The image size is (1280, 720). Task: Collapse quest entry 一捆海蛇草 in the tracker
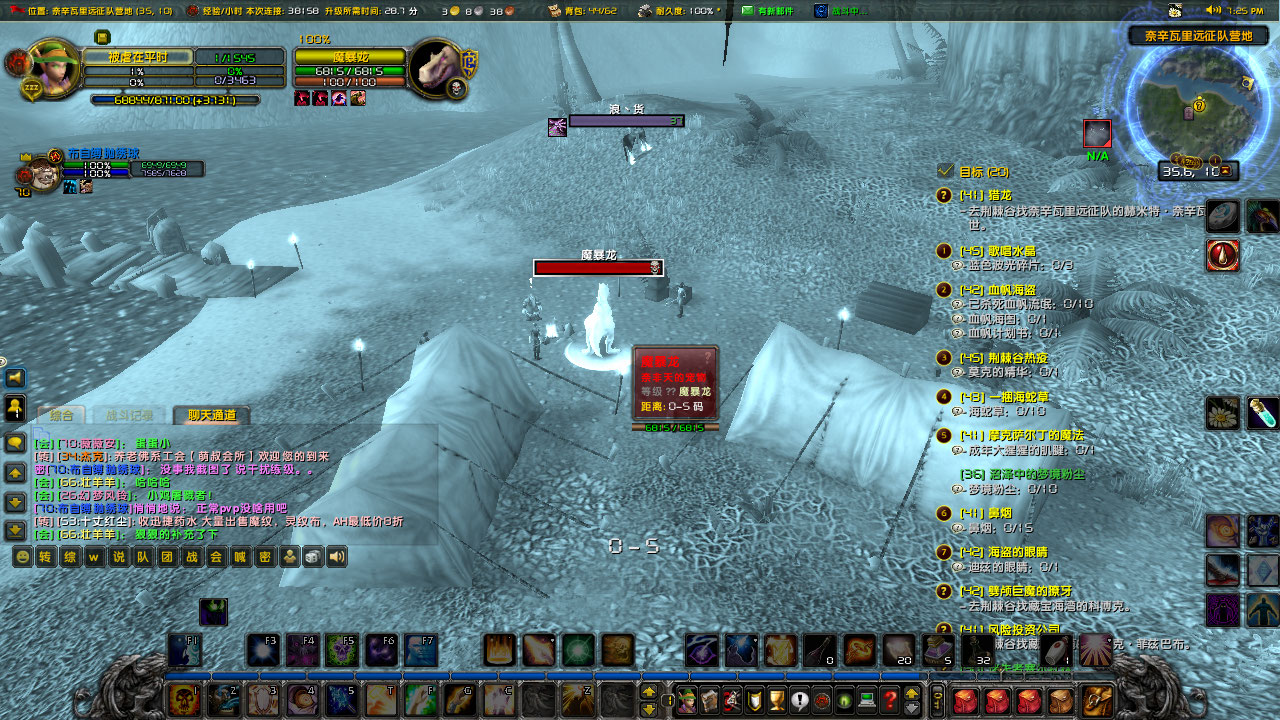[944, 397]
